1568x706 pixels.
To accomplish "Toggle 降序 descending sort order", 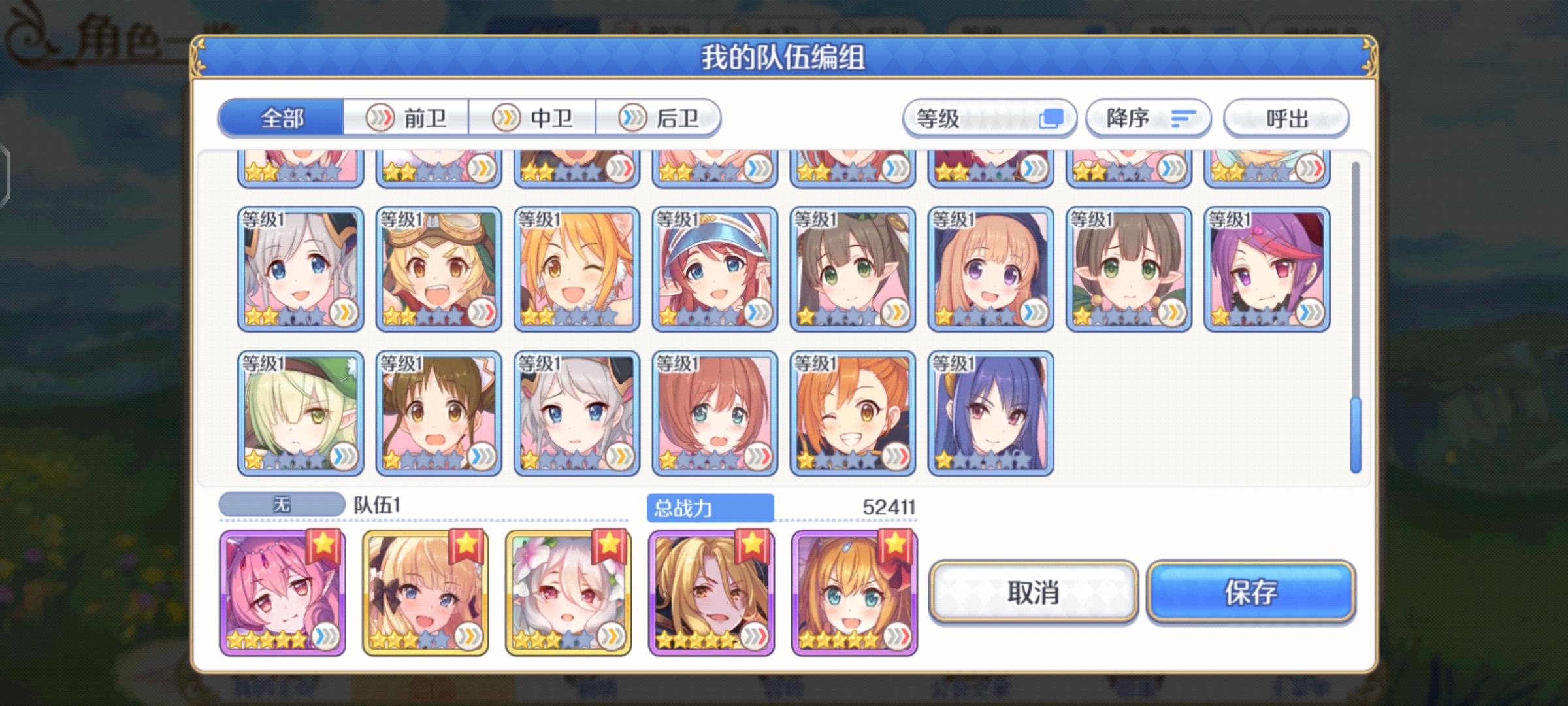I will coord(1148,118).
